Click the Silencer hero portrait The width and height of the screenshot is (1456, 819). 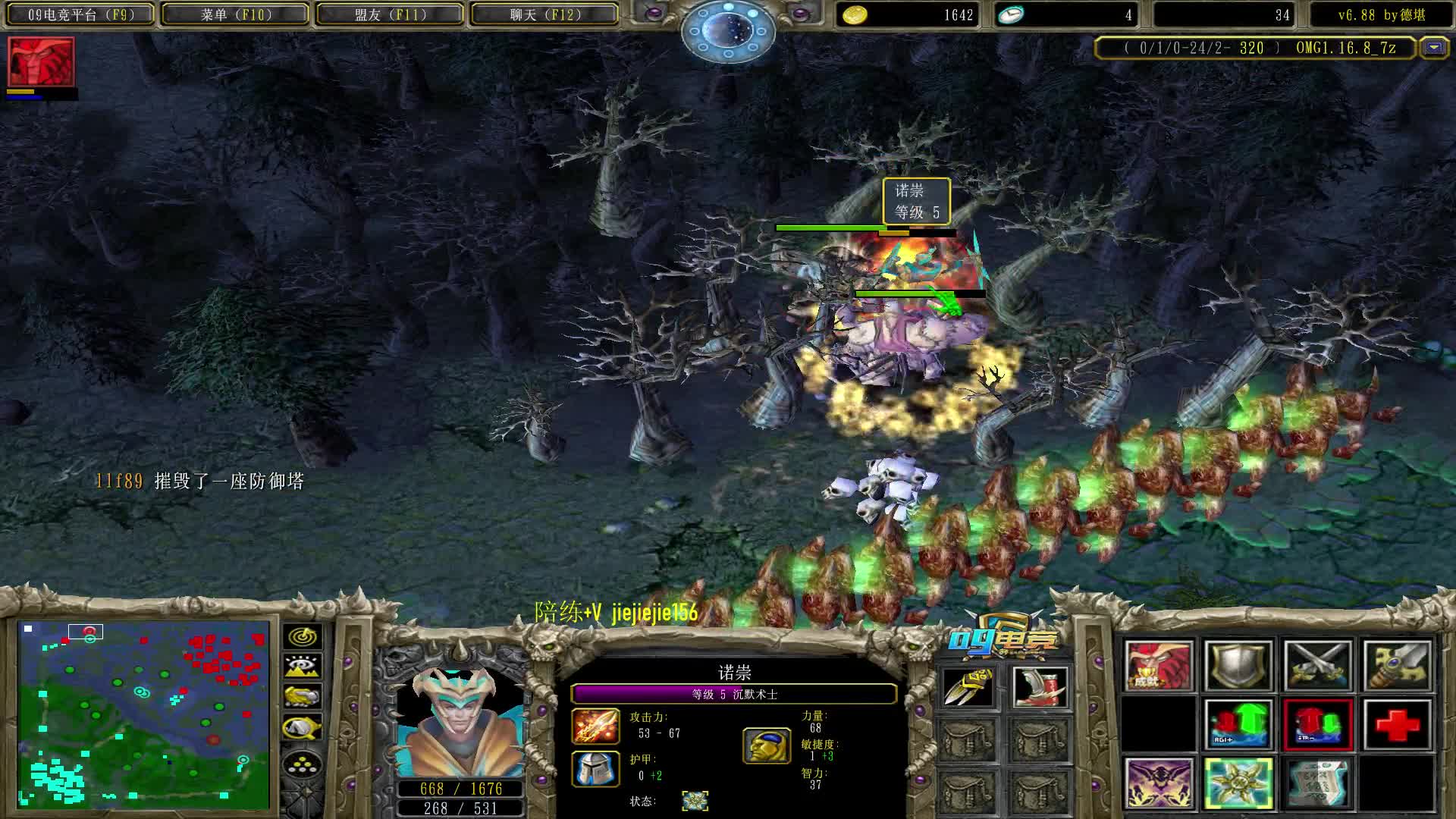(x=457, y=720)
